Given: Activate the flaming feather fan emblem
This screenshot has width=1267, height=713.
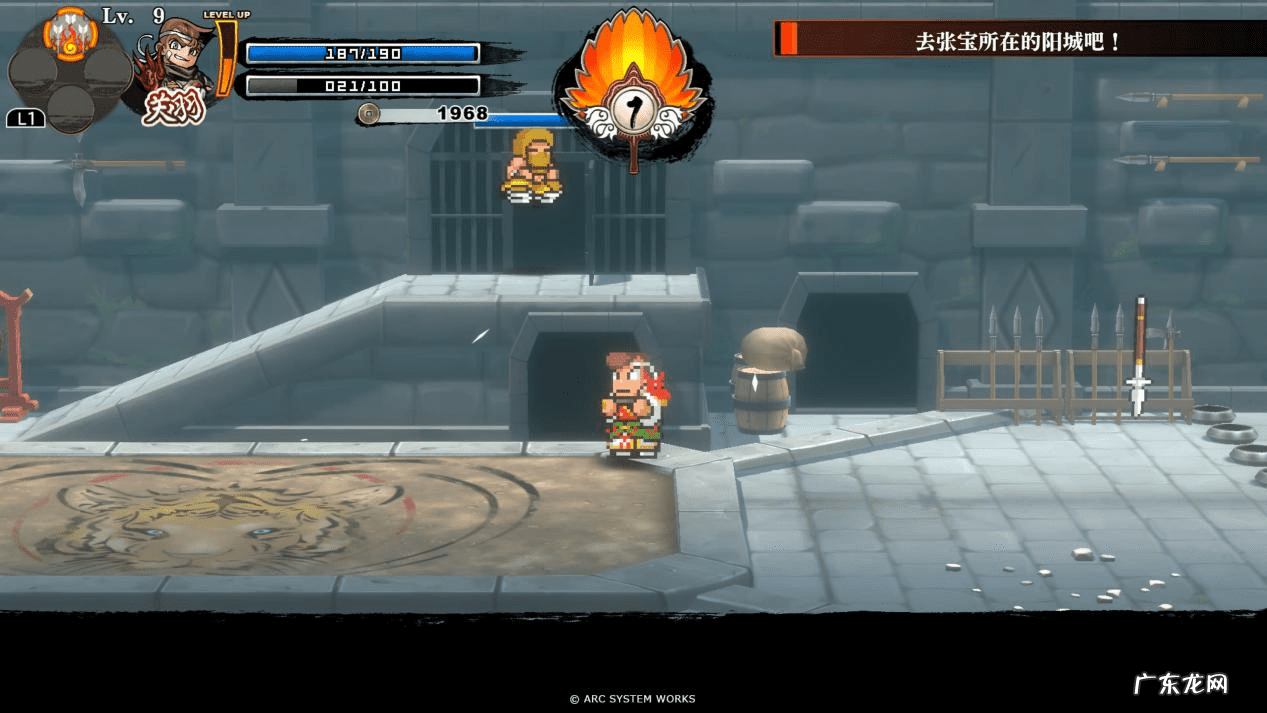Looking at the screenshot, I should [x=634, y=90].
